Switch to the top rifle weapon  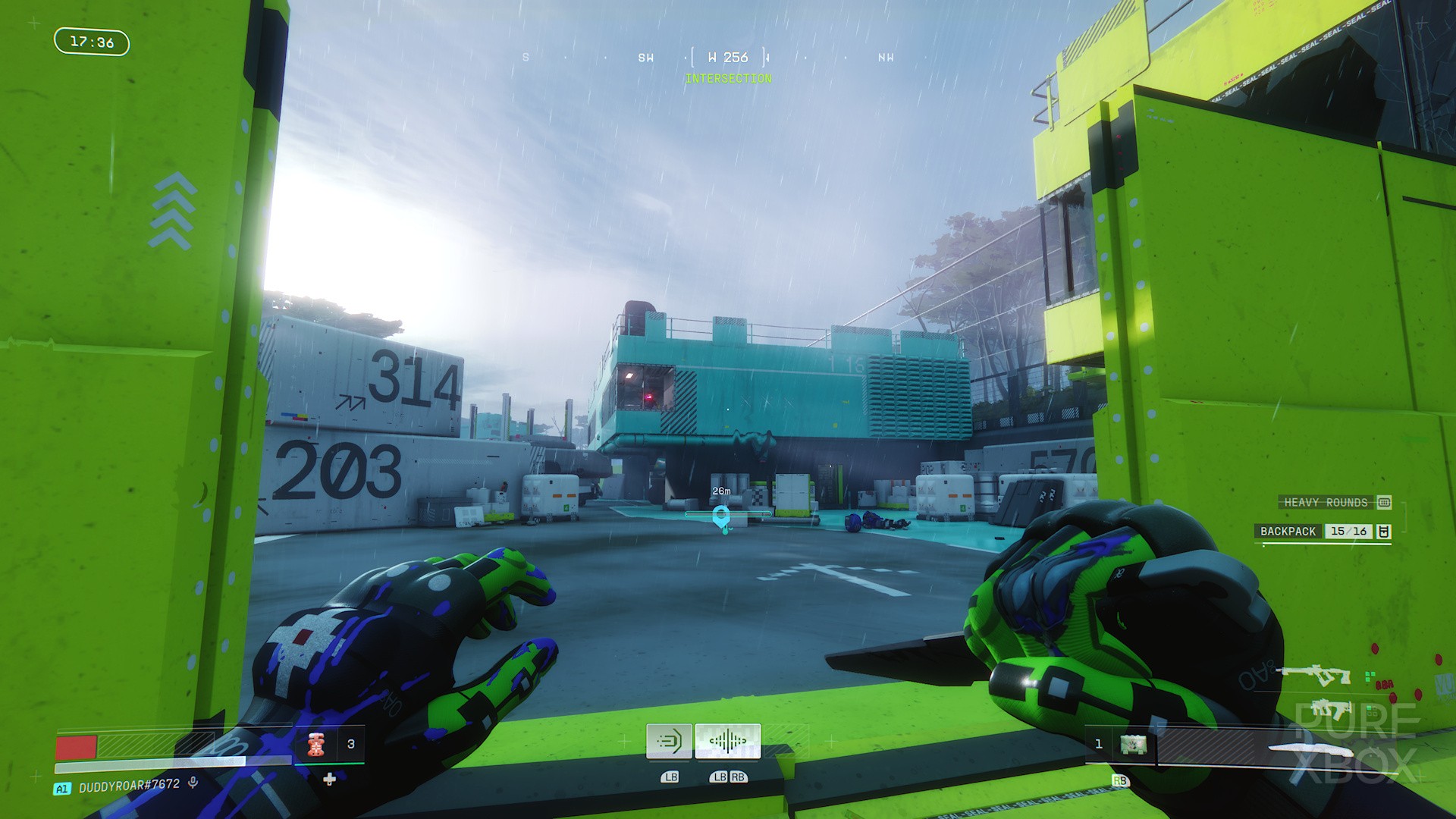click(x=1314, y=674)
